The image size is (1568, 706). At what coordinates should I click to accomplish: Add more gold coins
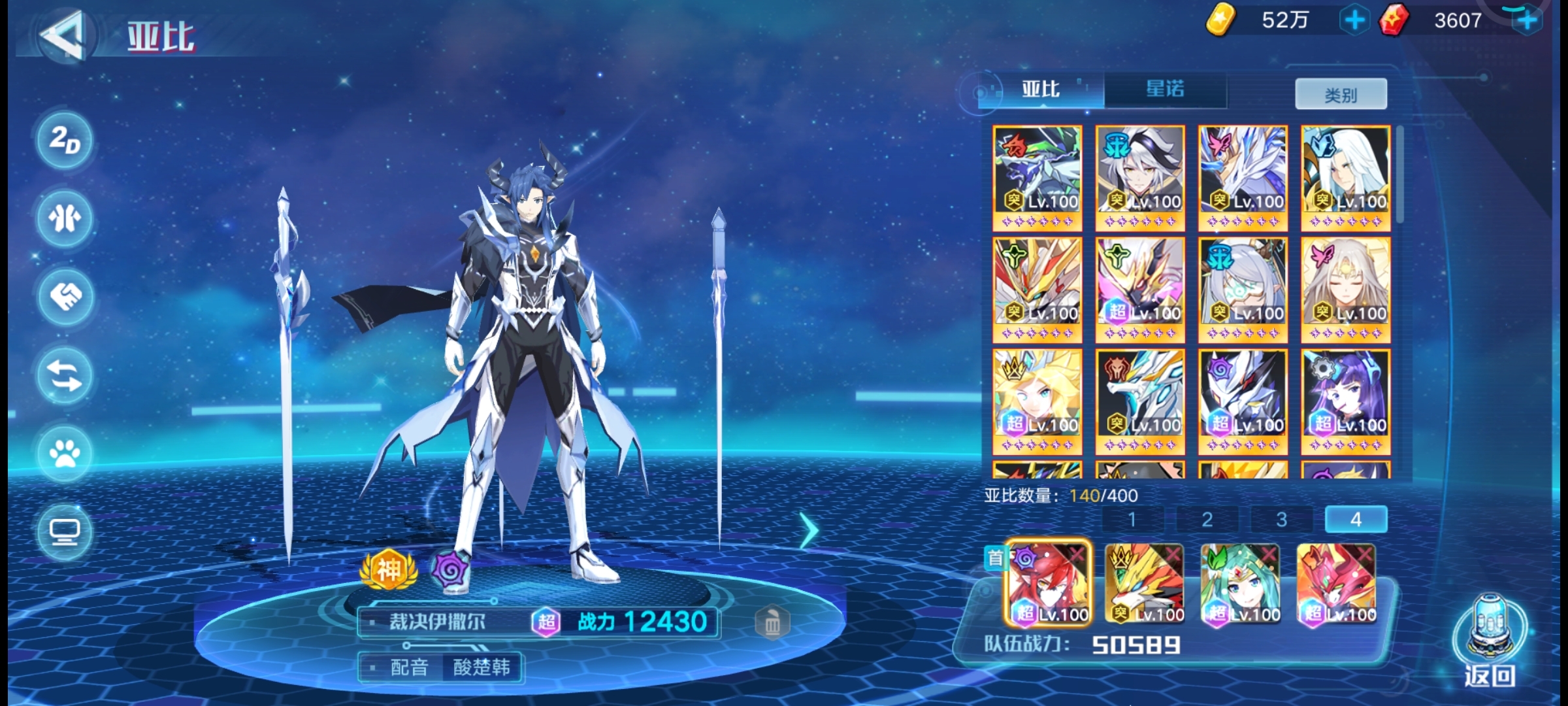(x=1354, y=21)
